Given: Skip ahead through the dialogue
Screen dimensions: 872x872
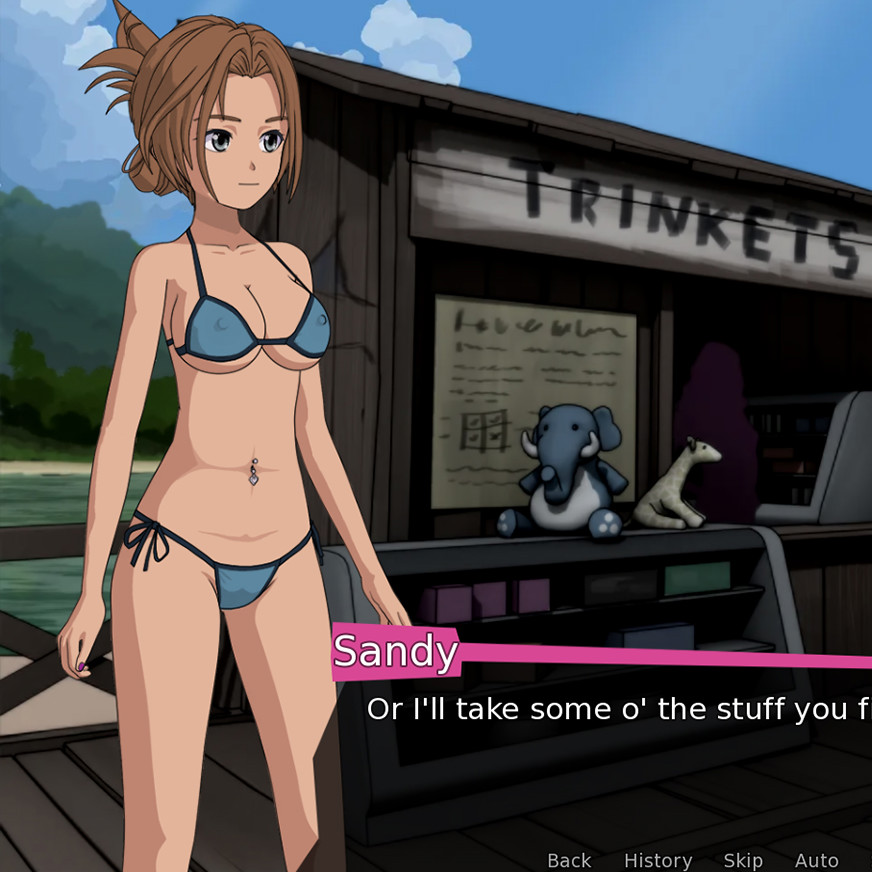Looking at the screenshot, I should coord(743,860).
